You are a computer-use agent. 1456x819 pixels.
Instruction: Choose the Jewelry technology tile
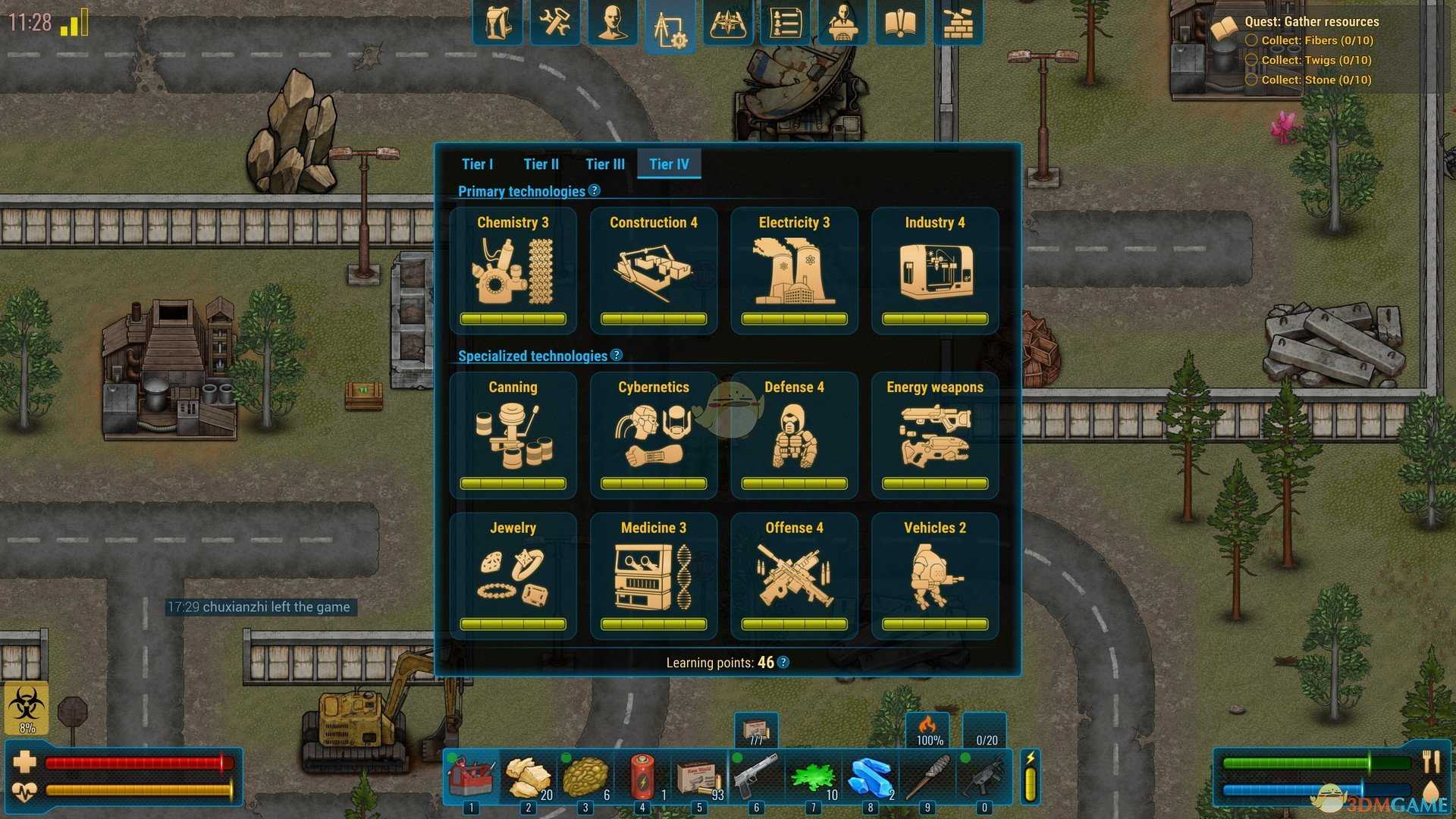(513, 576)
